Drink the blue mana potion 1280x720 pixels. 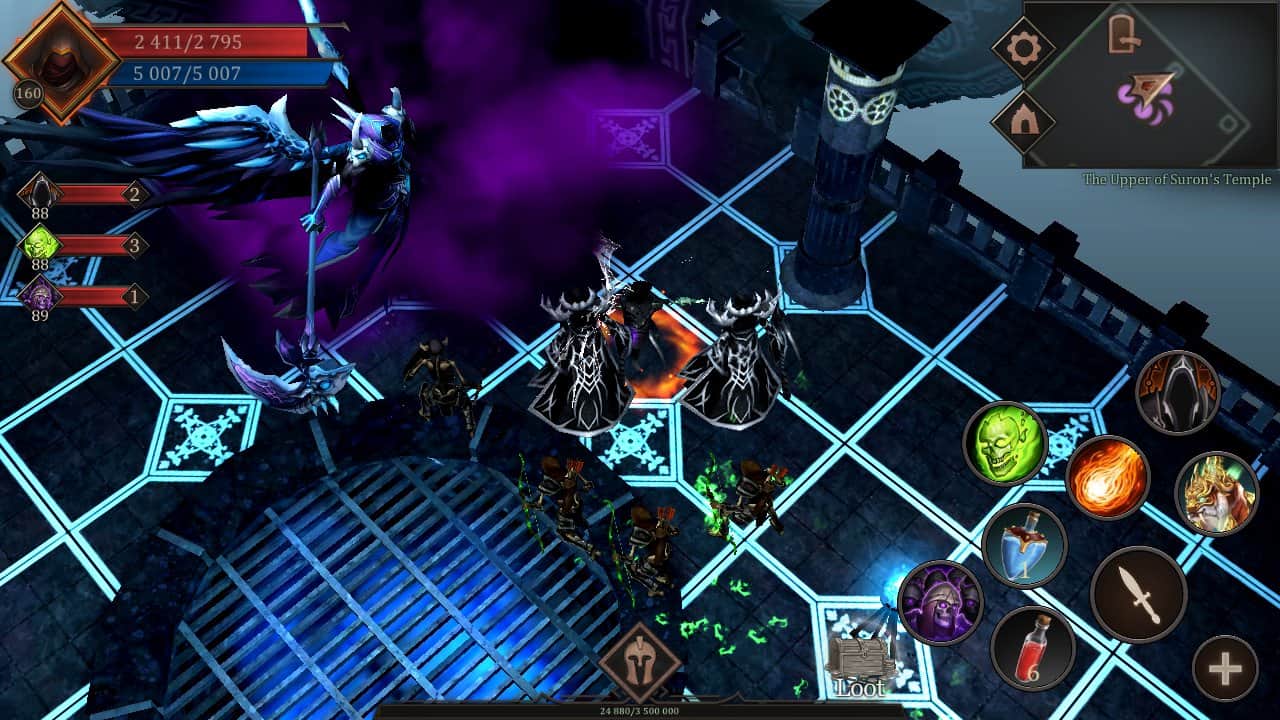[1024, 546]
